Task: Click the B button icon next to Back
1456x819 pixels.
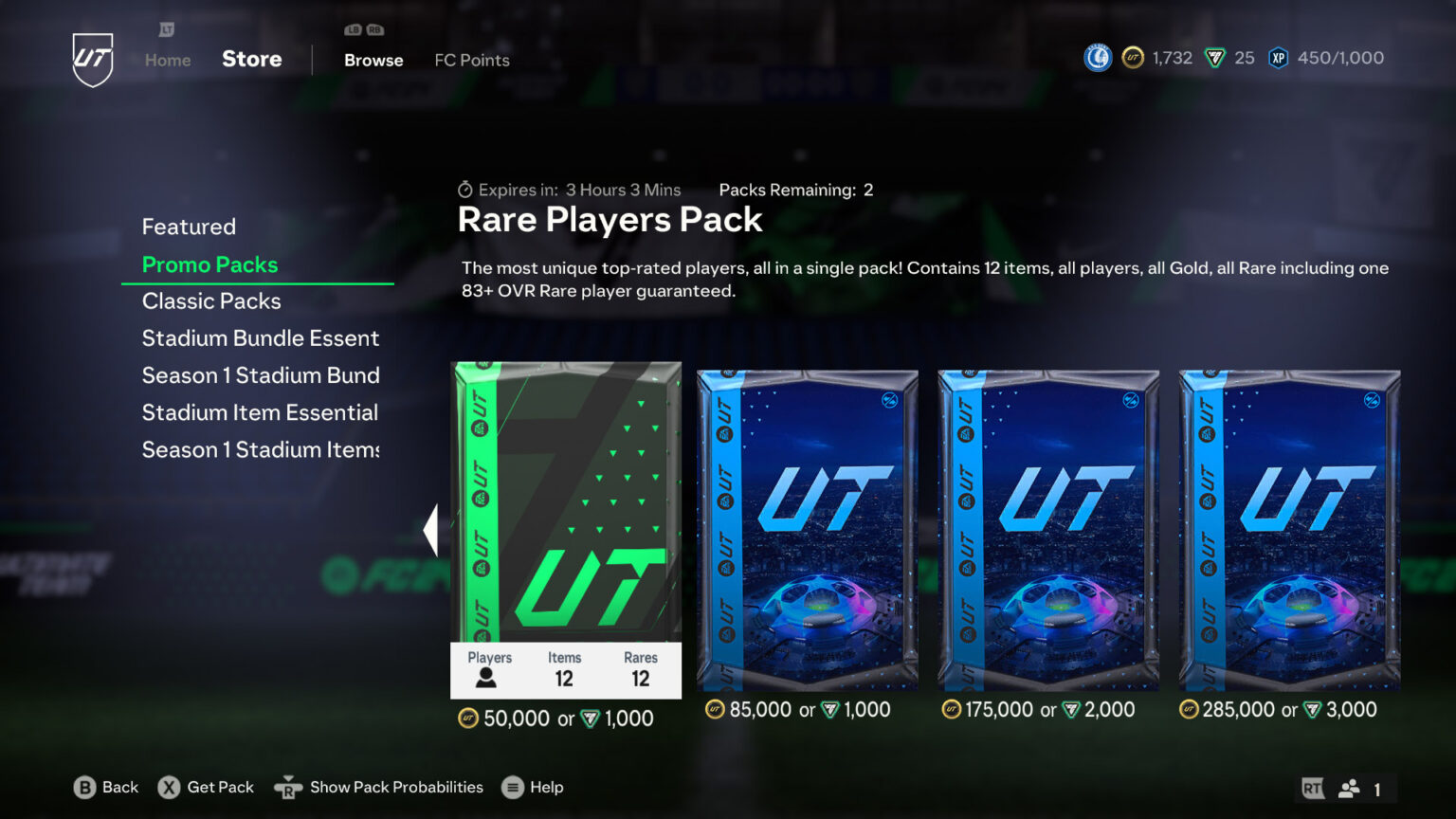Action: [86, 787]
